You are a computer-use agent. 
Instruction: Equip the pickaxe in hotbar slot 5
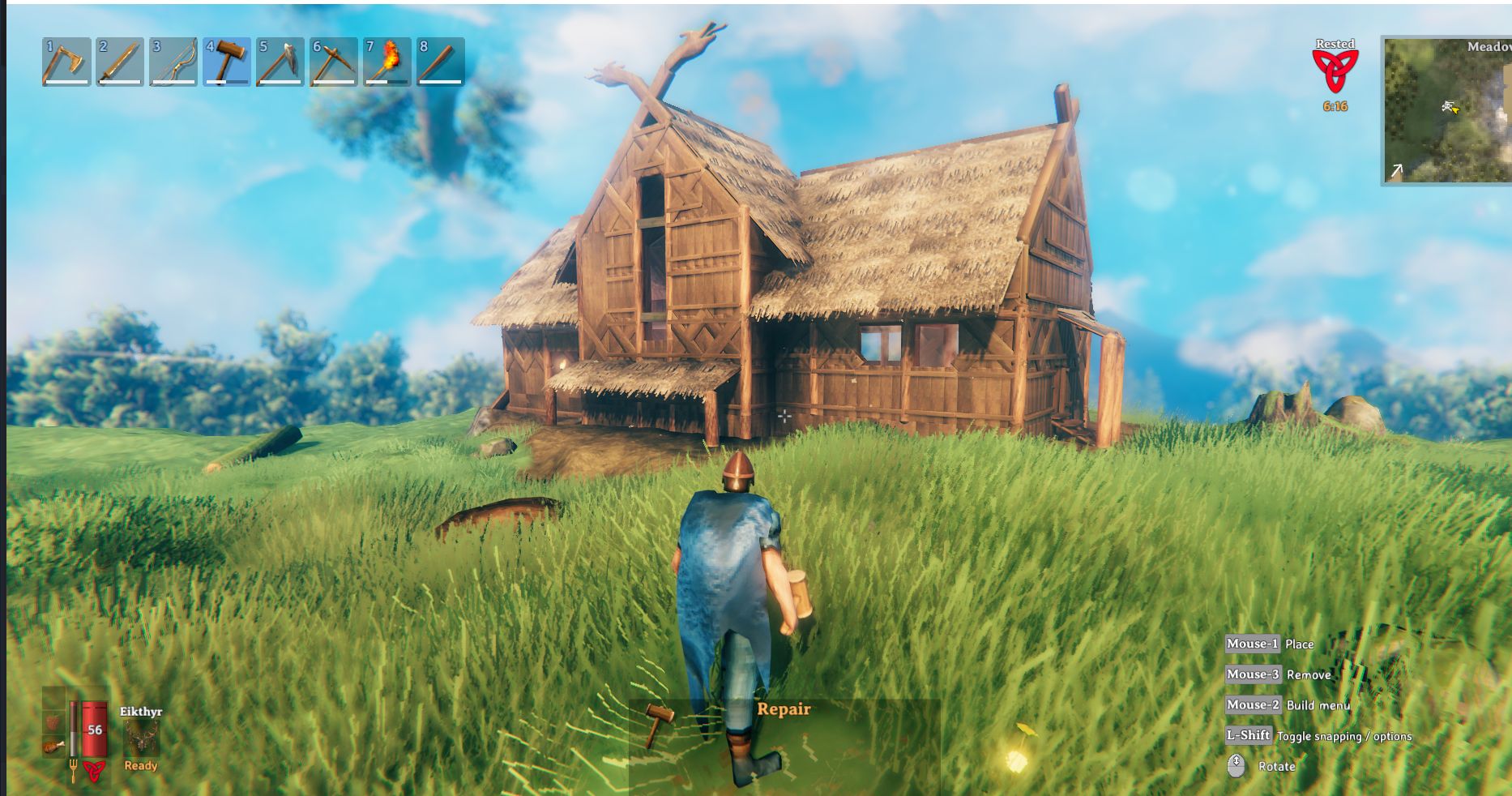281,62
